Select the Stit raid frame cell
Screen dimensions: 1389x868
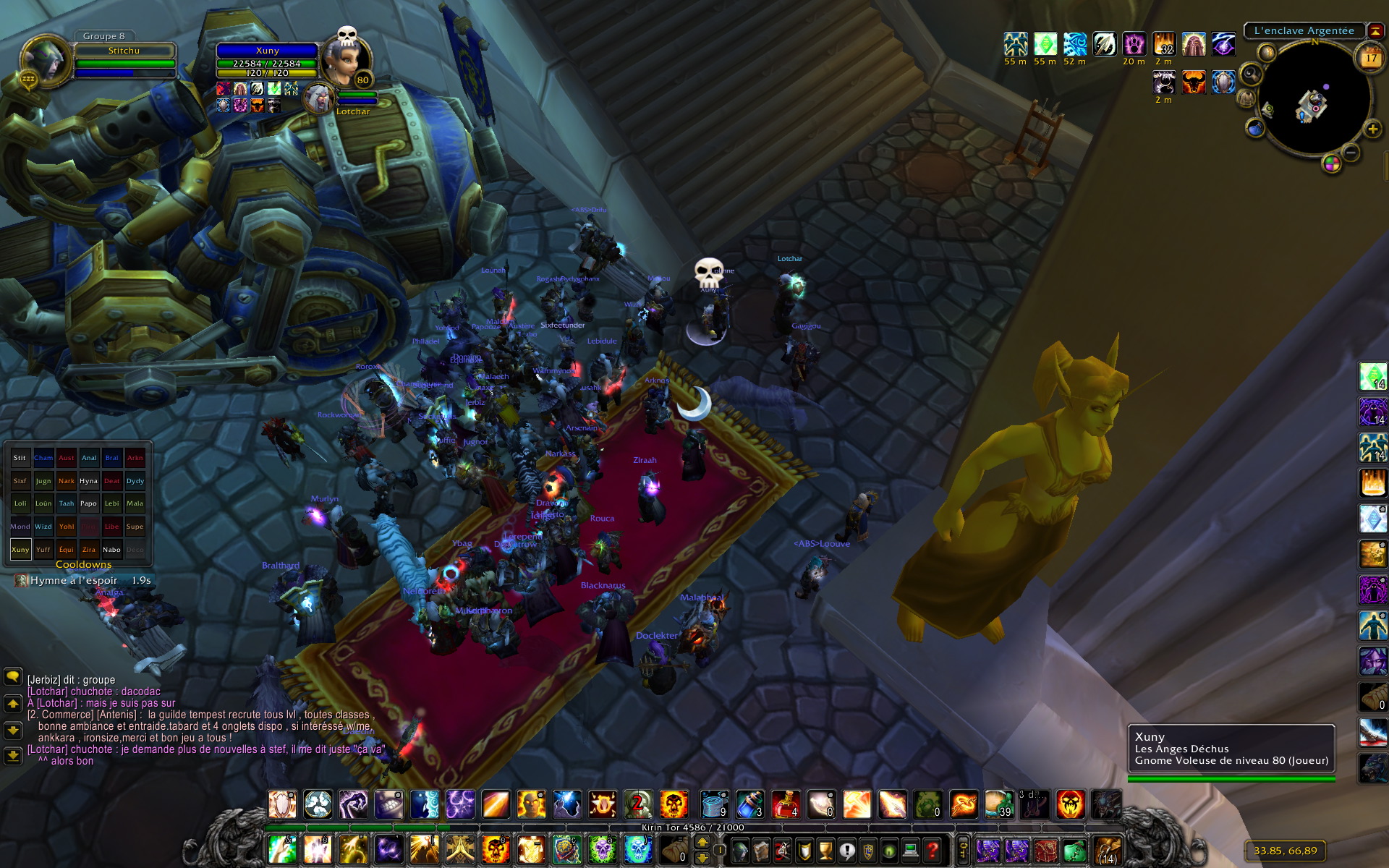[20, 458]
